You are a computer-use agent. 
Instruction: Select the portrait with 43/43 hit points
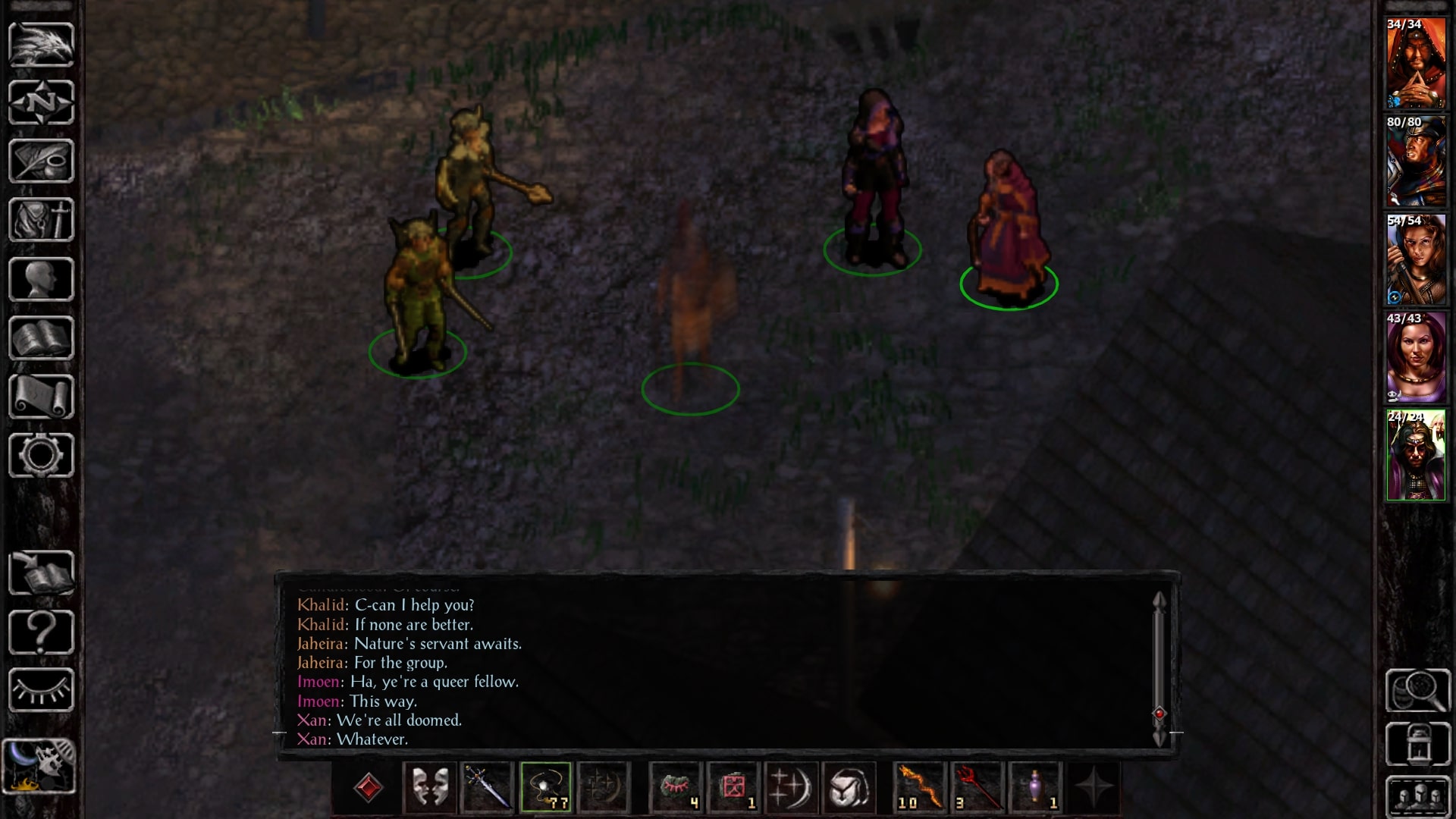[1415, 358]
